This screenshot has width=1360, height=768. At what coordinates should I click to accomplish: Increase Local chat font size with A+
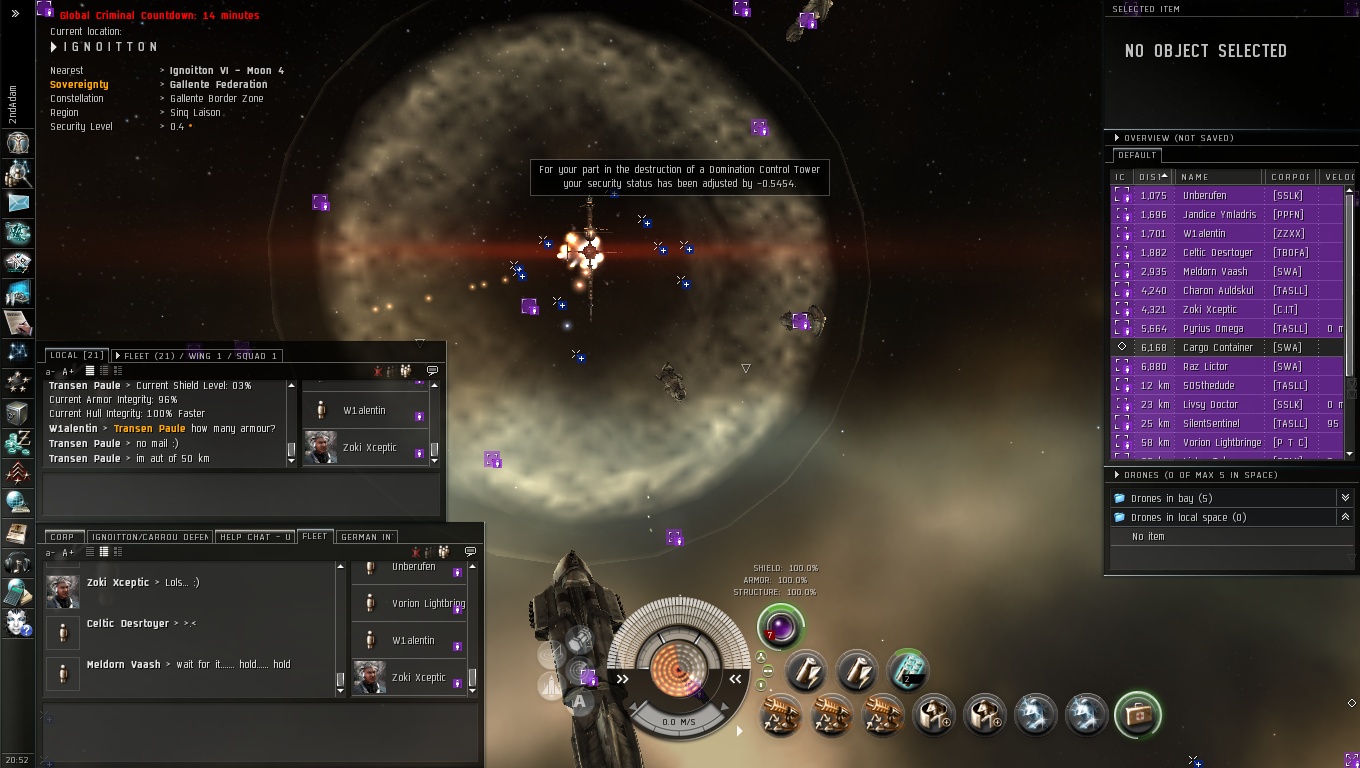pyautogui.click(x=68, y=372)
